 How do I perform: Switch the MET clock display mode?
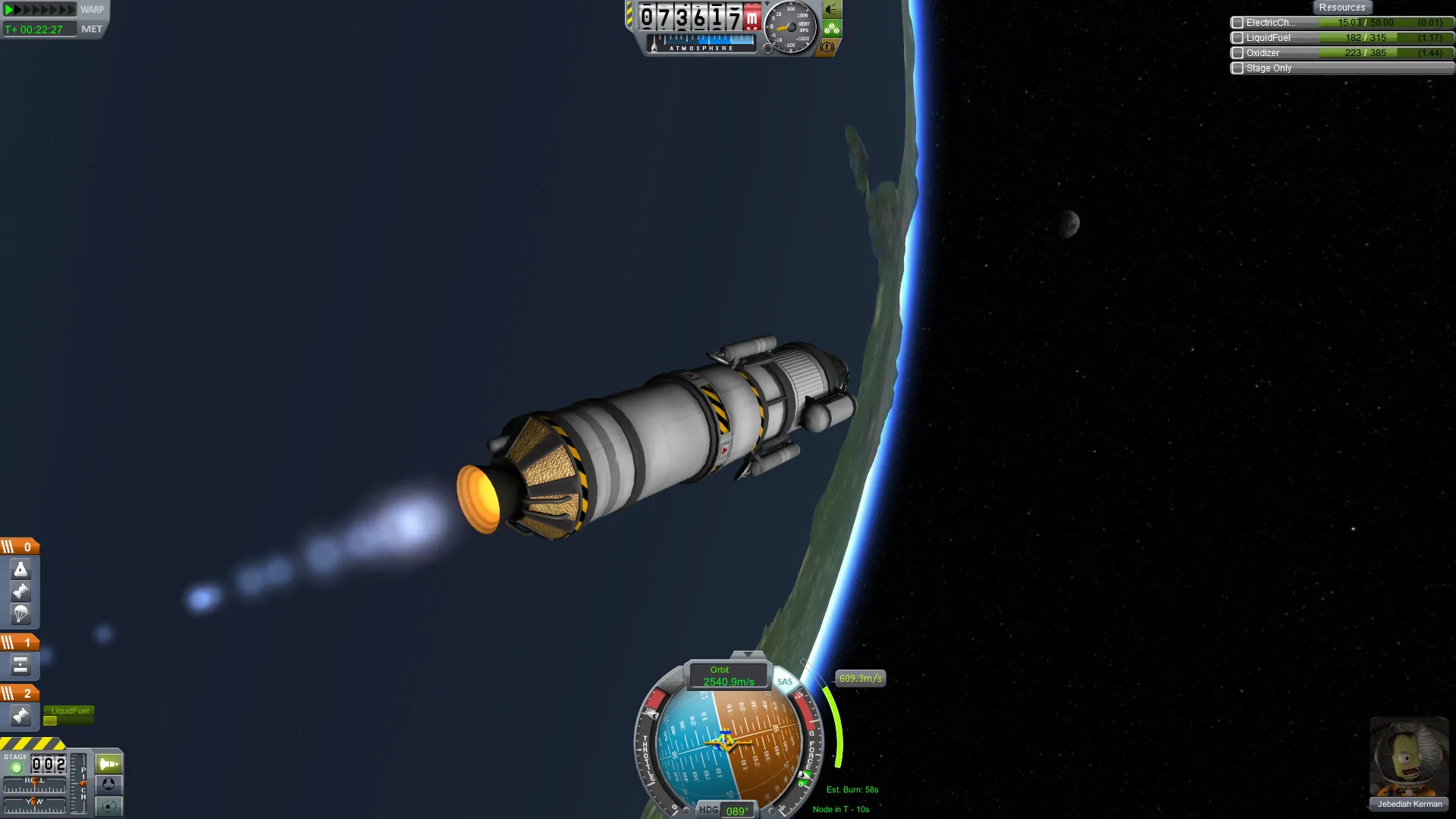click(x=92, y=30)
